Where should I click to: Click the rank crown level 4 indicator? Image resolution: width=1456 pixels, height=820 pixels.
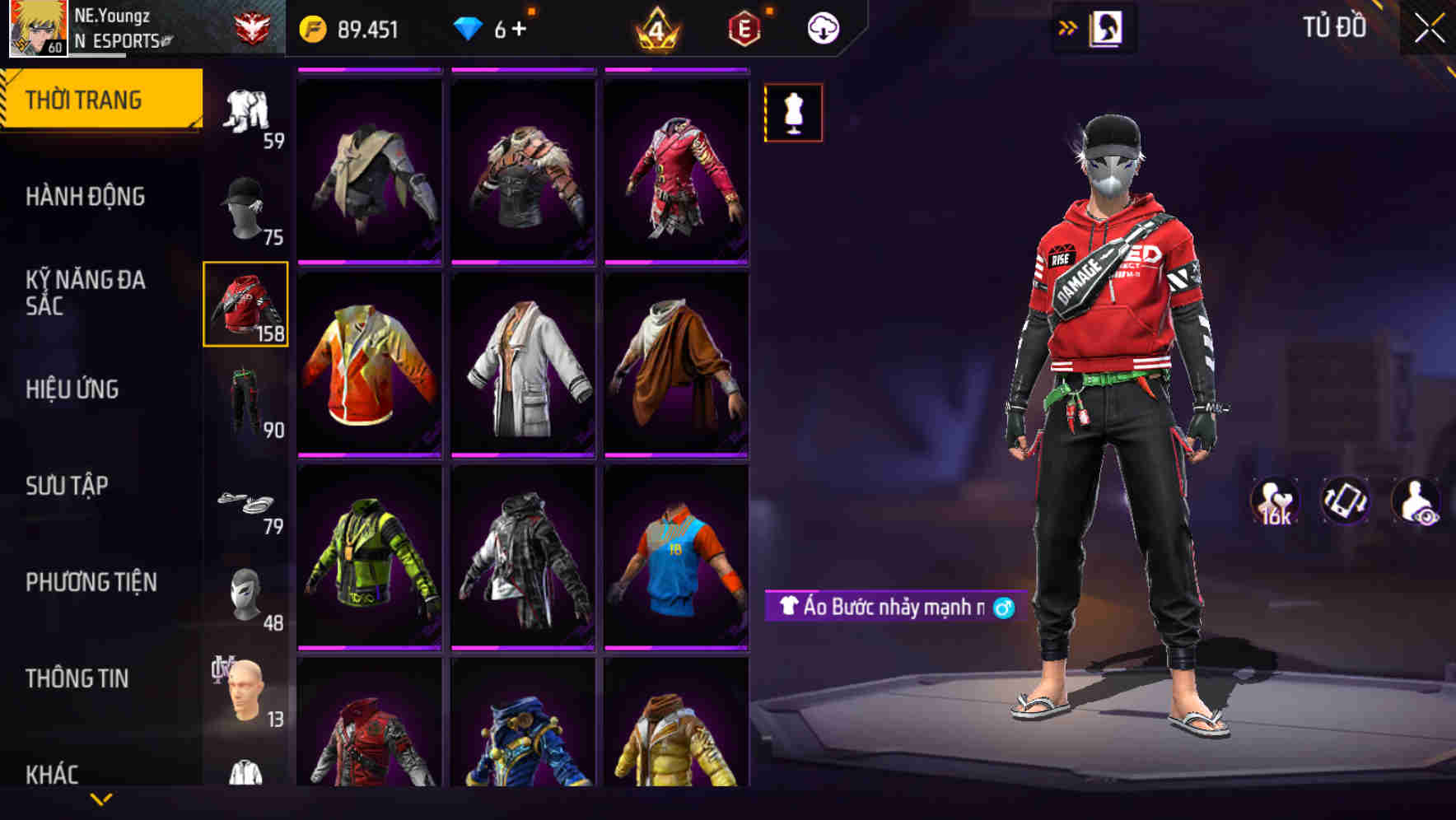click(656, 27)
